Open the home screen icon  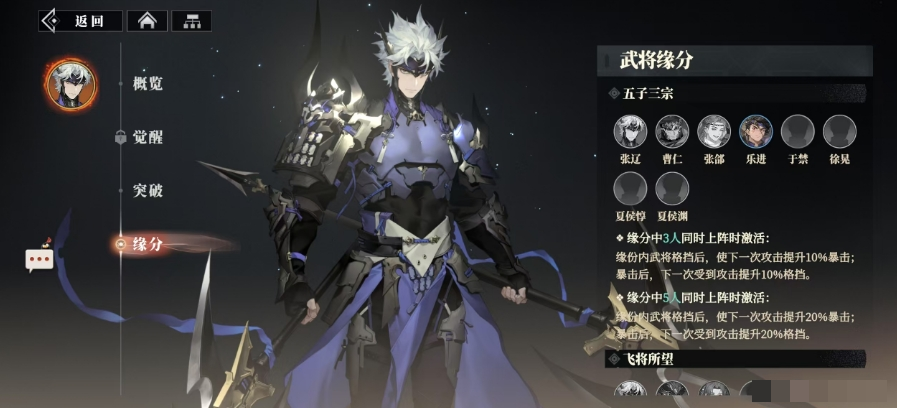[146, 20]
